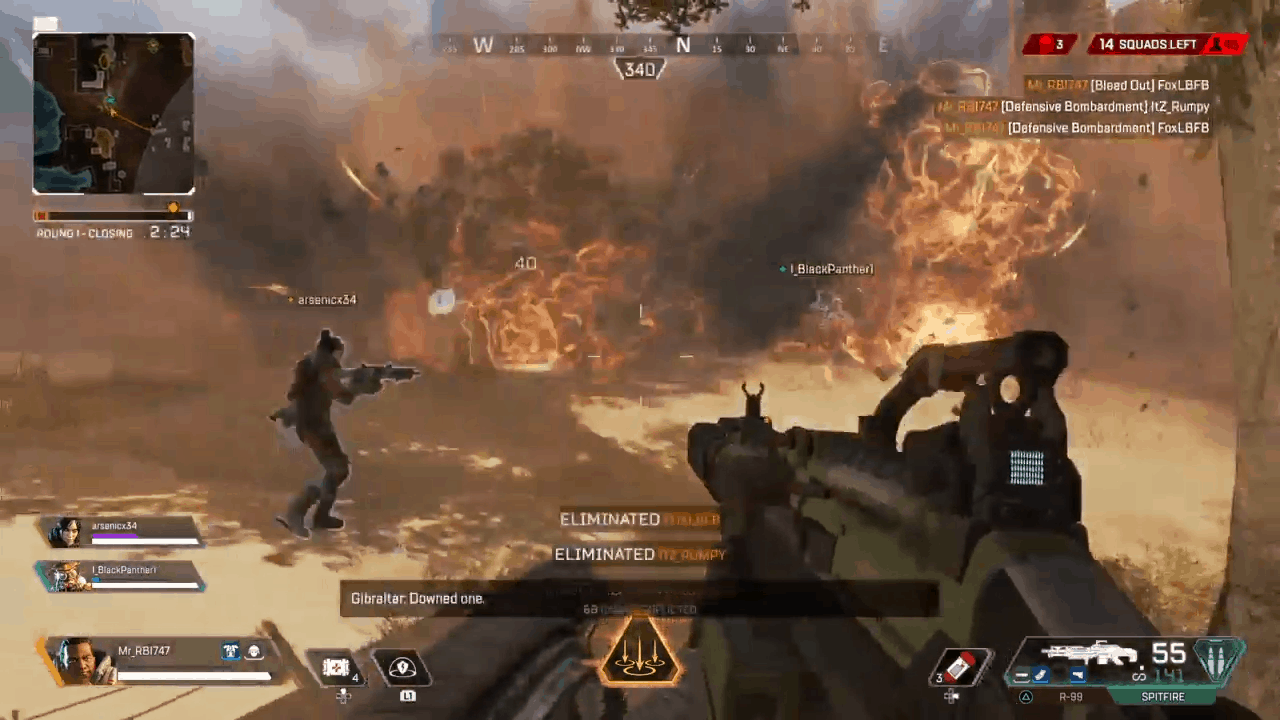Expand the minimap in the top left
This screenshot has height=720, width=1280.
click(x=113, y=112)
